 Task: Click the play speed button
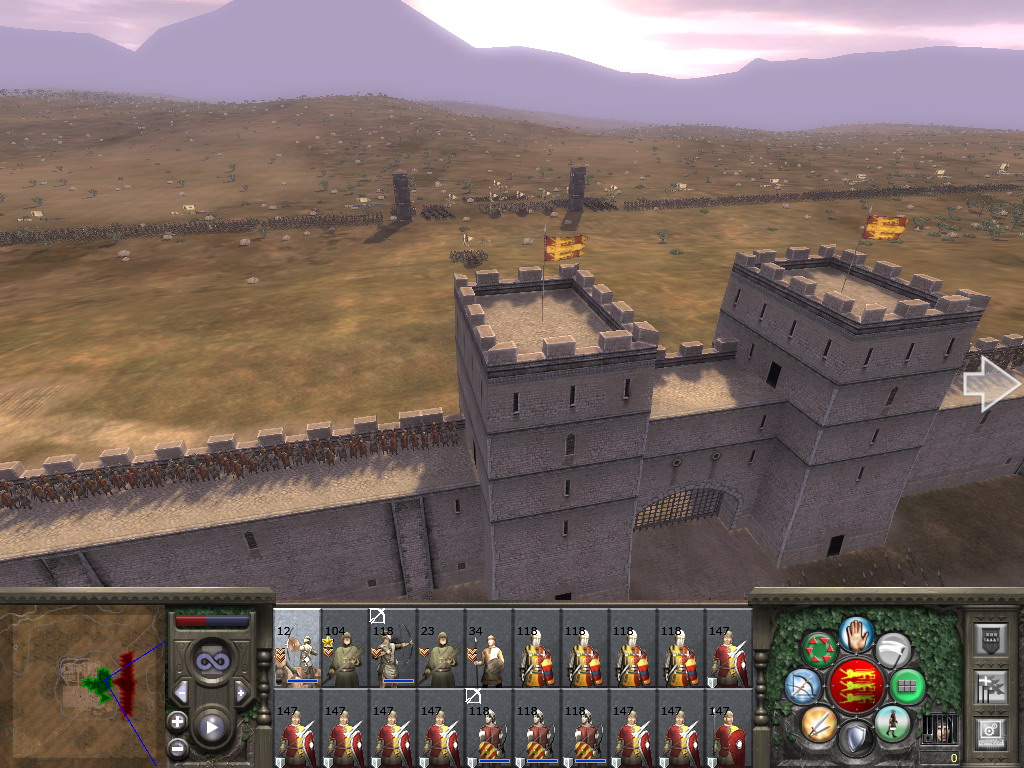coord(212,727)
